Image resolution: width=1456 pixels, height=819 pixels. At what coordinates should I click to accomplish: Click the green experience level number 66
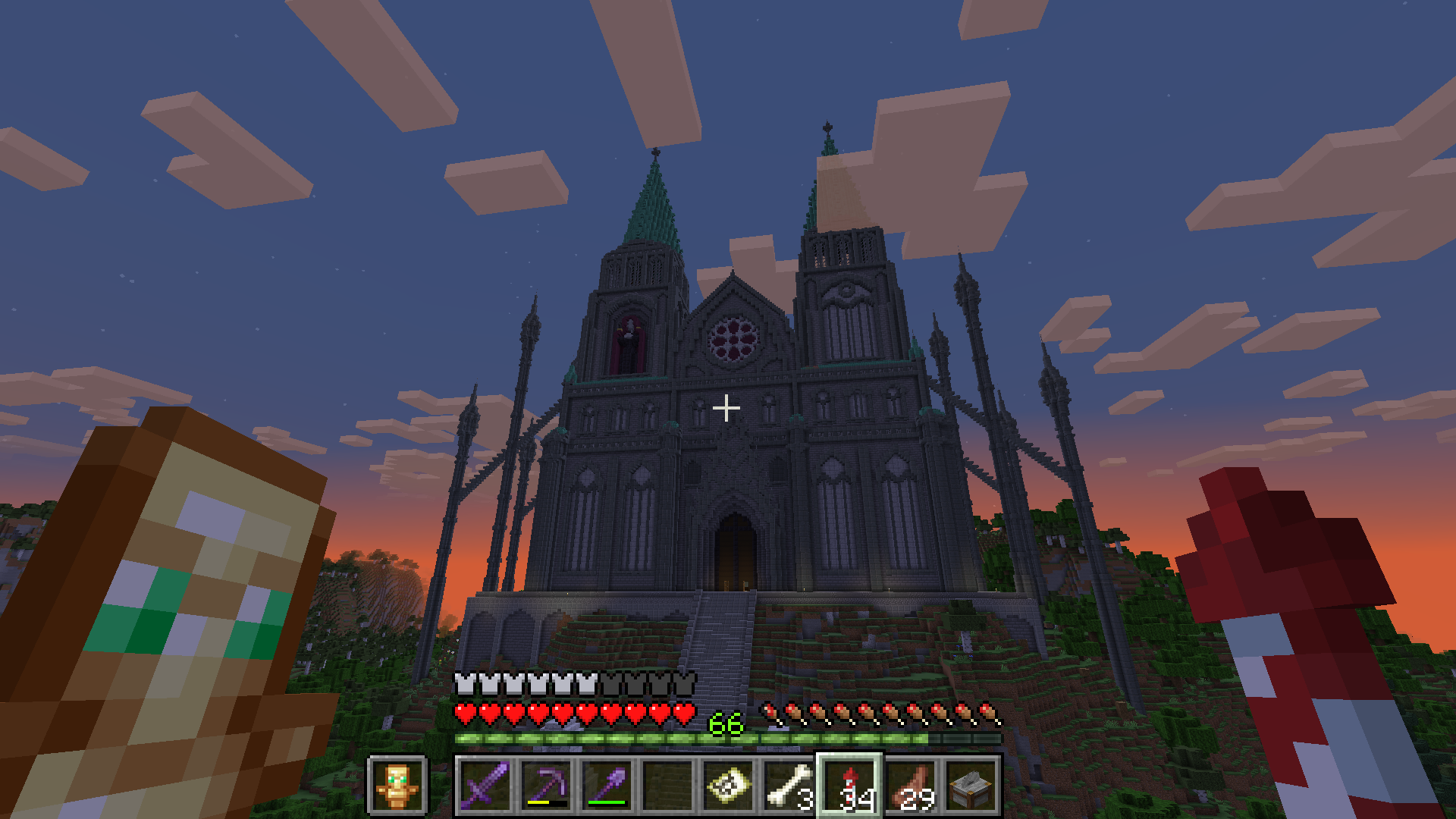click(x=726, y=722)
